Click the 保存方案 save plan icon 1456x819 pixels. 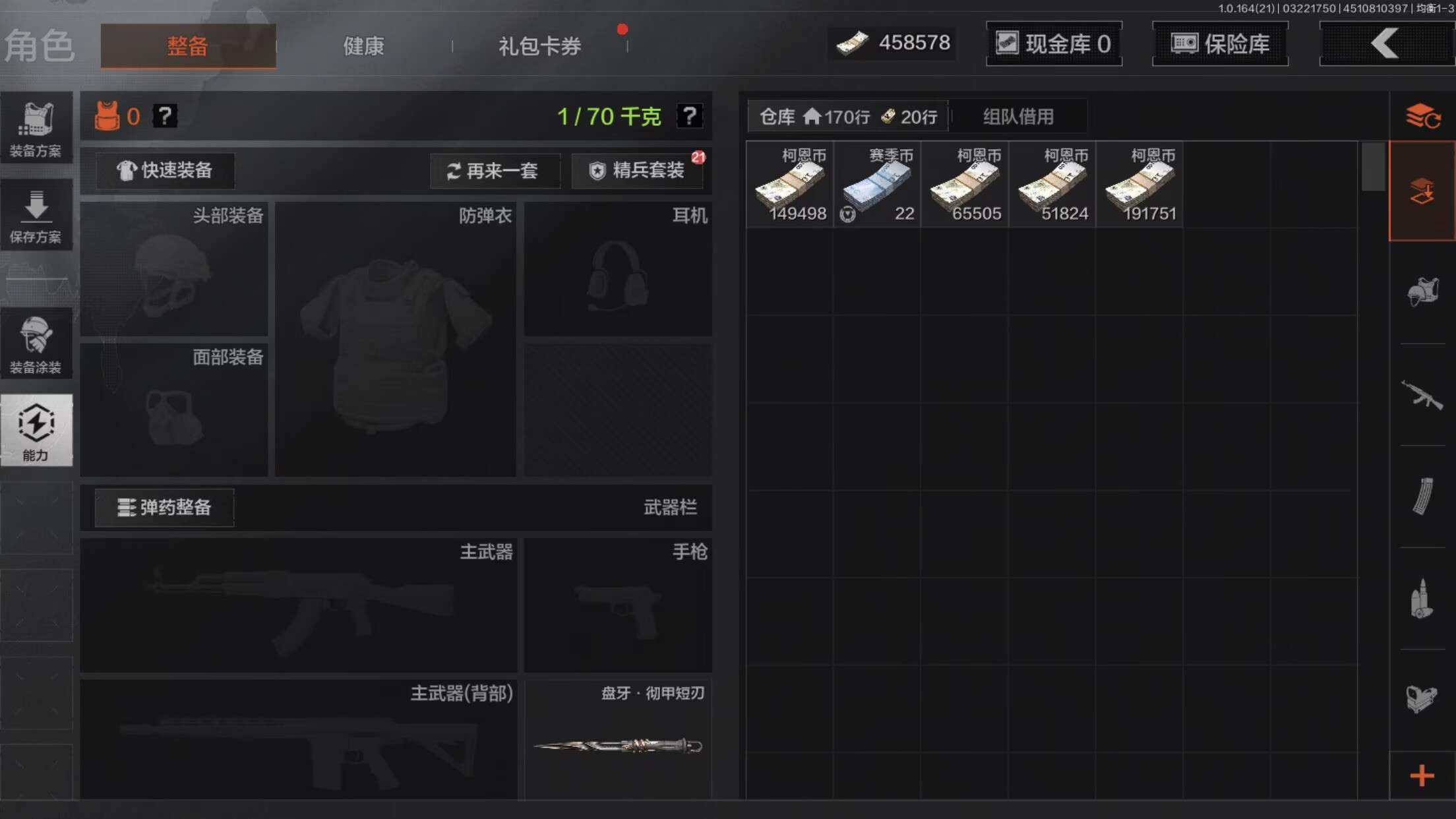(x=37, y=214)
